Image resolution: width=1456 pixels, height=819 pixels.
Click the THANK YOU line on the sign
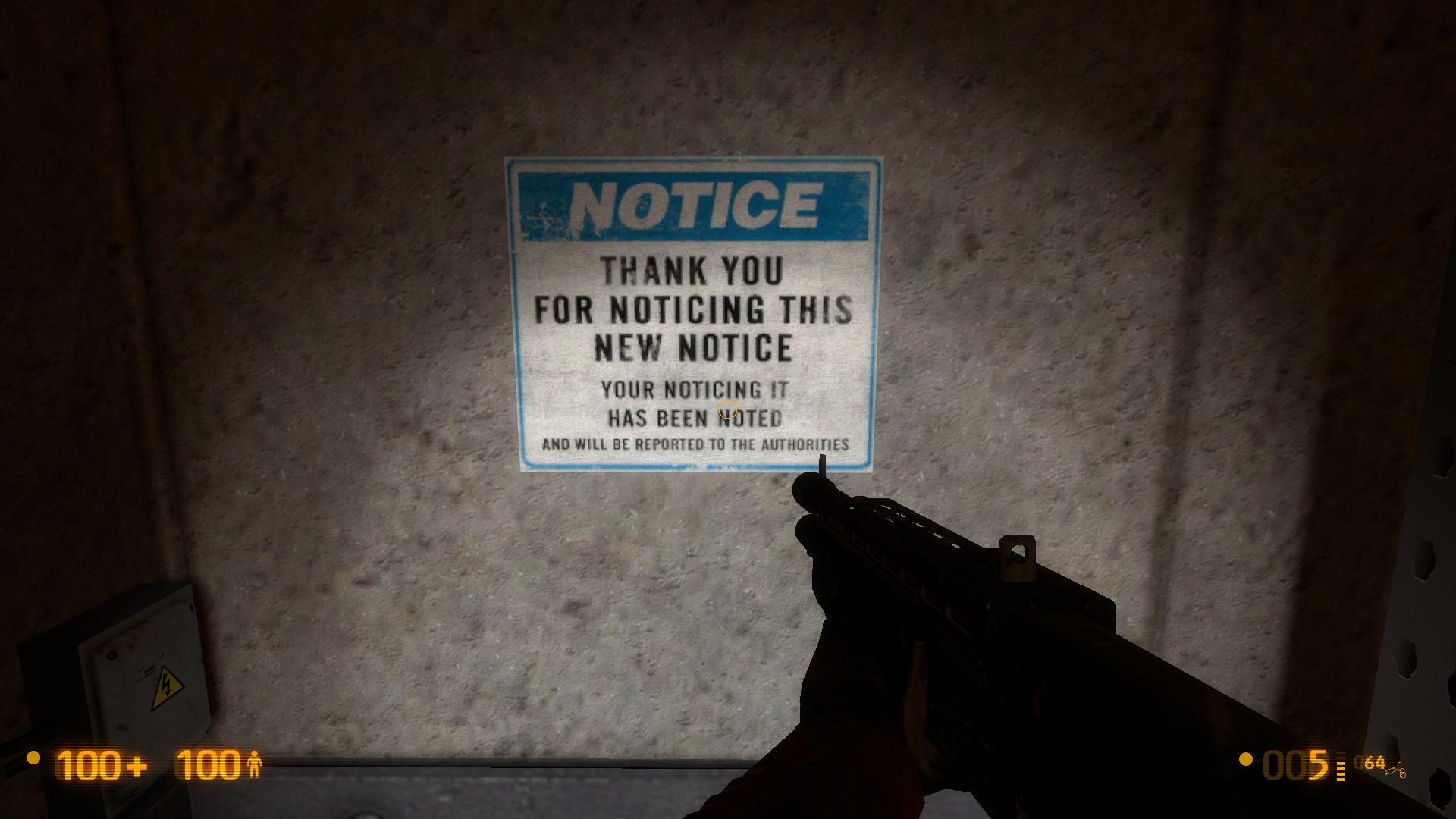click(692, 271)
